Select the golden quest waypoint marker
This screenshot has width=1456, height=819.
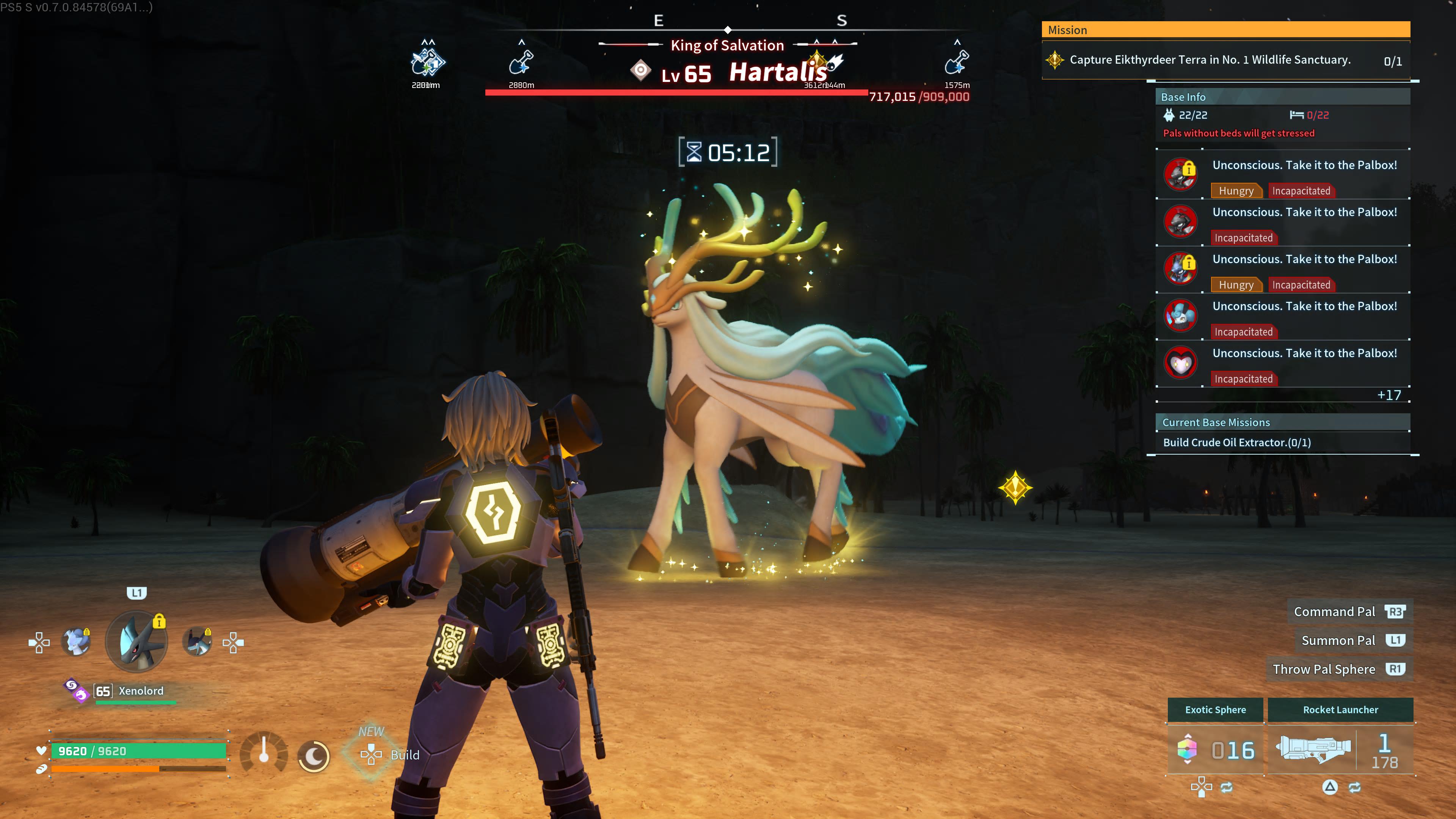(x=1015, y=487)
